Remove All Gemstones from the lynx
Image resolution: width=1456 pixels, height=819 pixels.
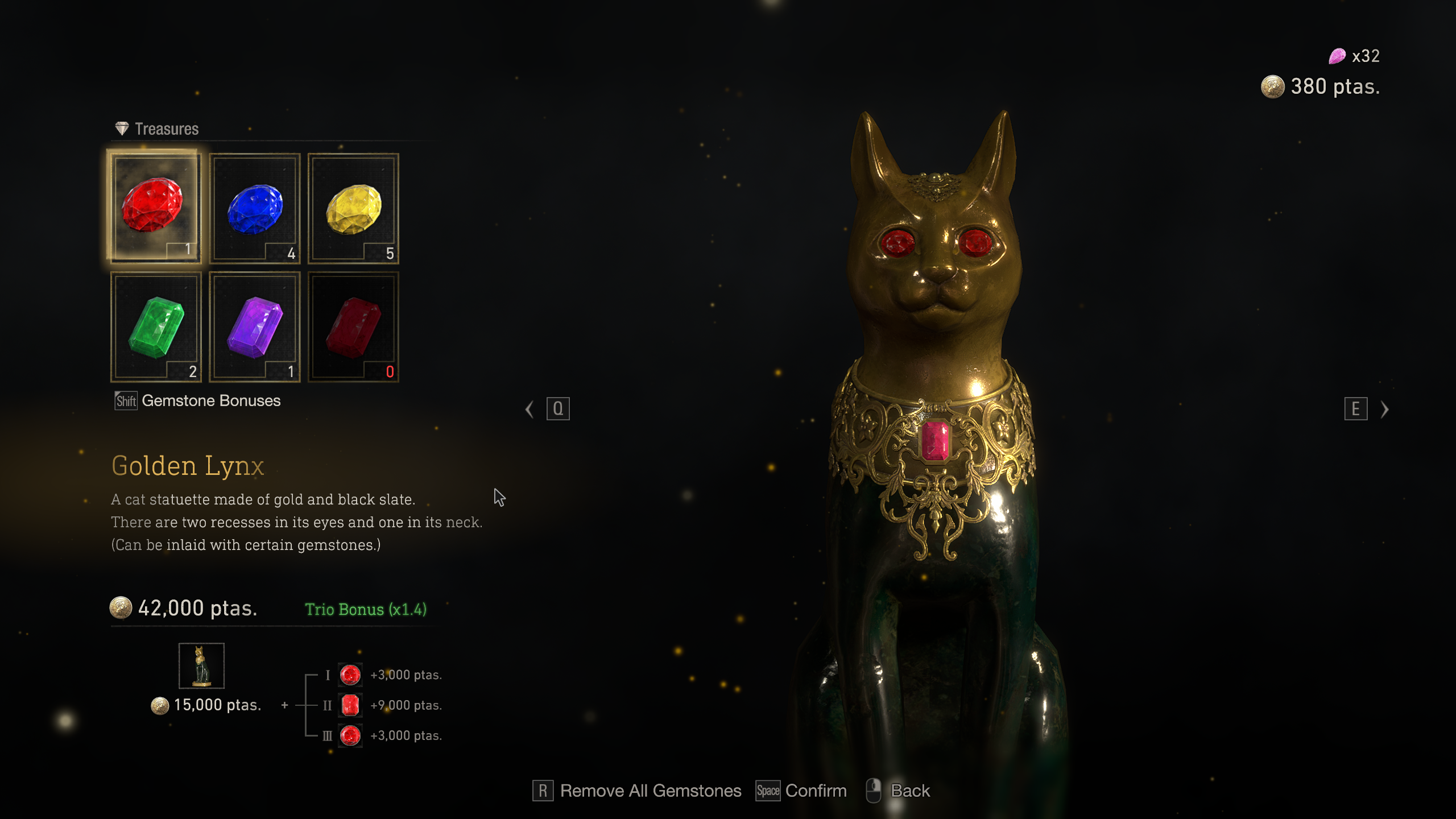[x=637, y=791]
